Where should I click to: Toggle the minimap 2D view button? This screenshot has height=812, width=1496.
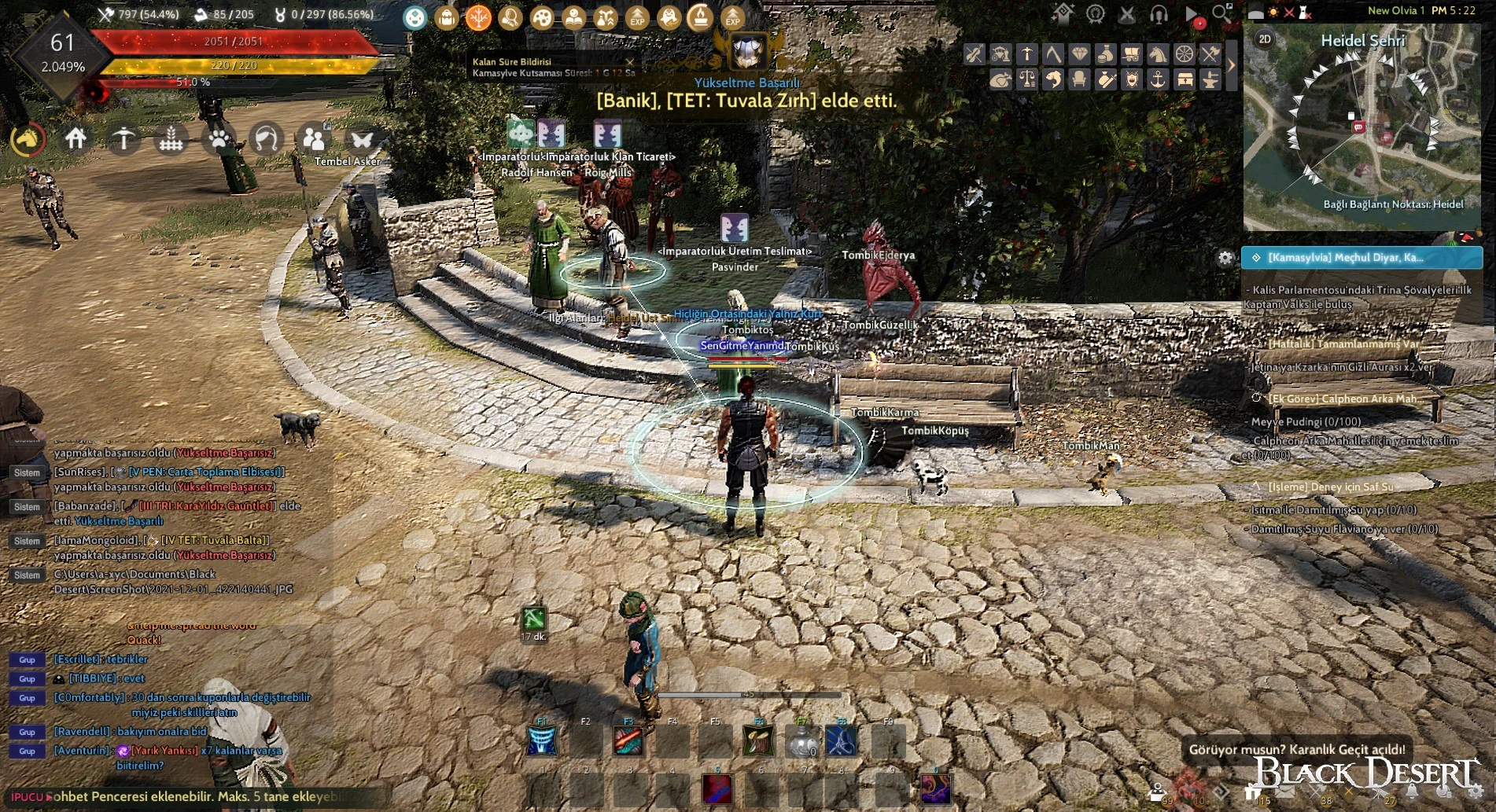[1265, 39]
